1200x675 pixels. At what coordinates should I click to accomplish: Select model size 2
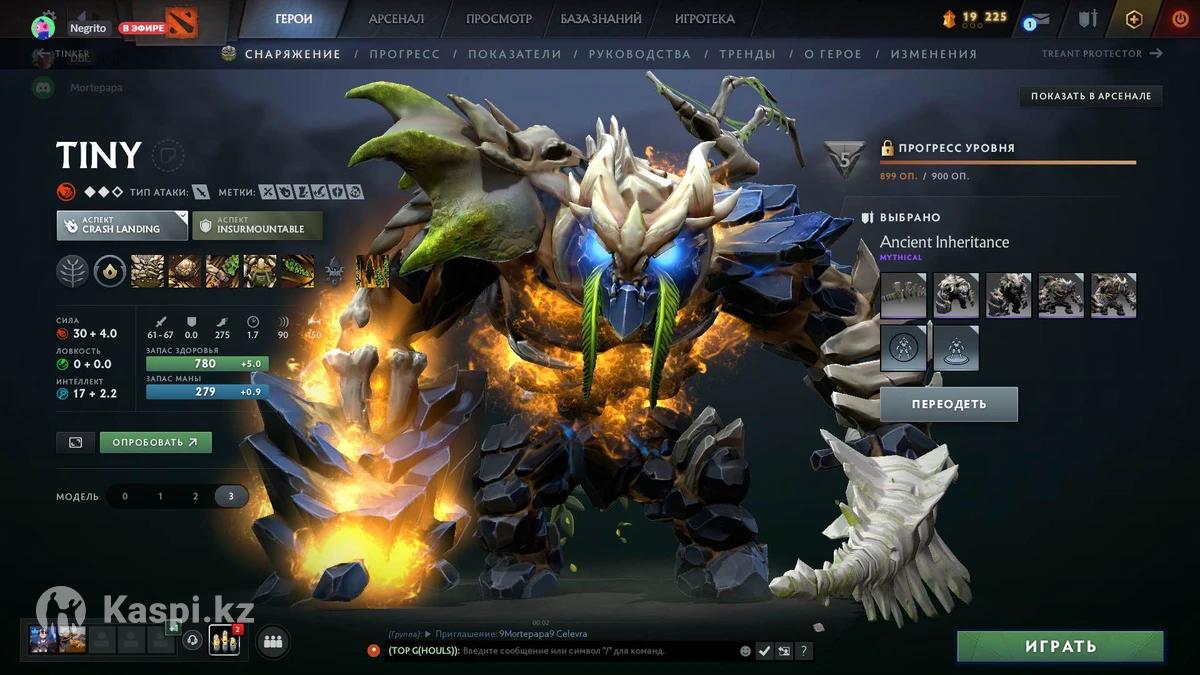[195, 496]
